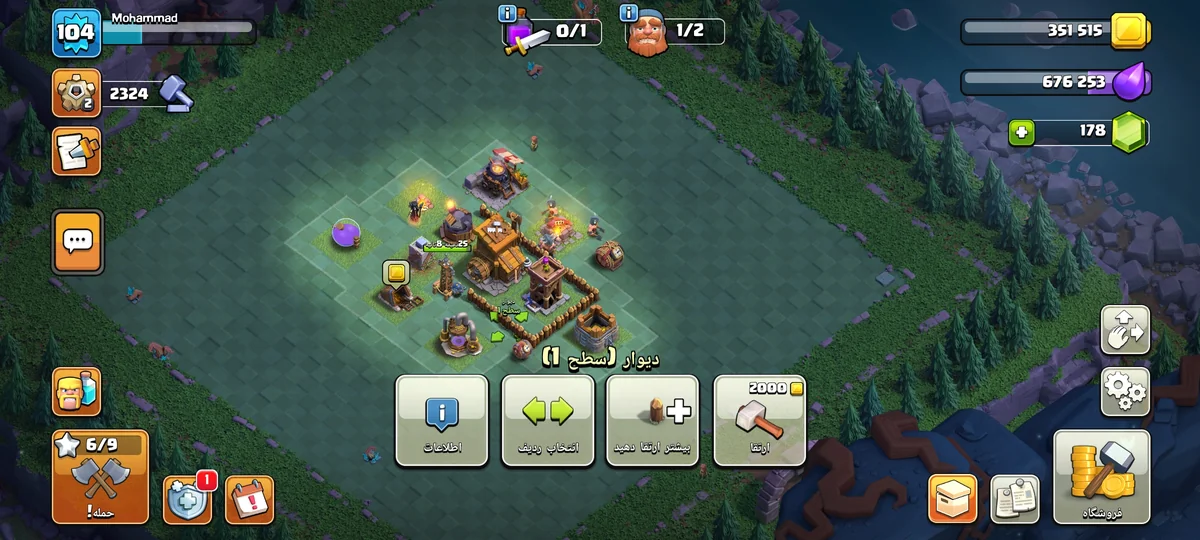Open the wall Info (اطلاعات) button
This screenshot has width=1200, height=540.
coord(441,420)
